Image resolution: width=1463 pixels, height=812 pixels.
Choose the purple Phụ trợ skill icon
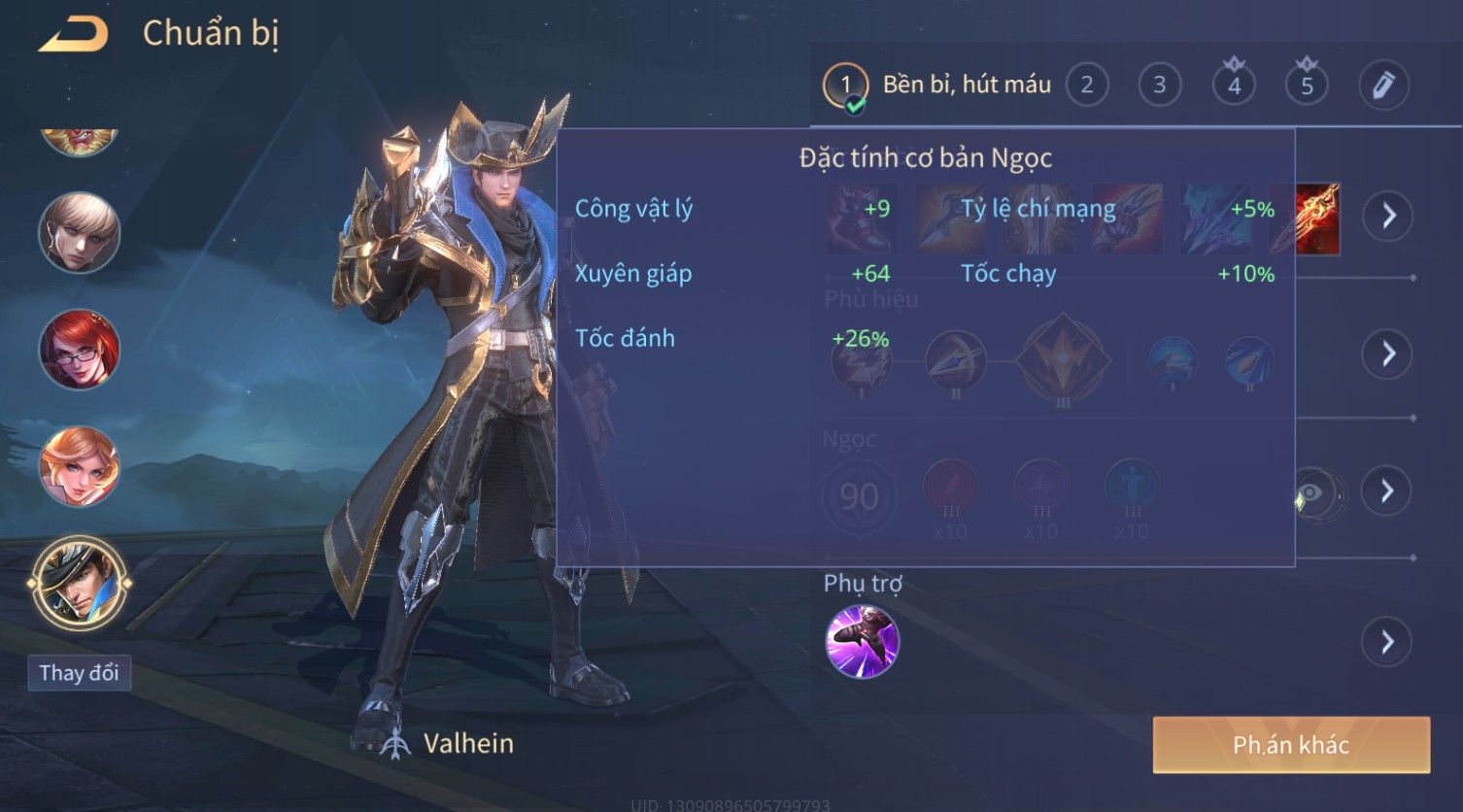862,641
